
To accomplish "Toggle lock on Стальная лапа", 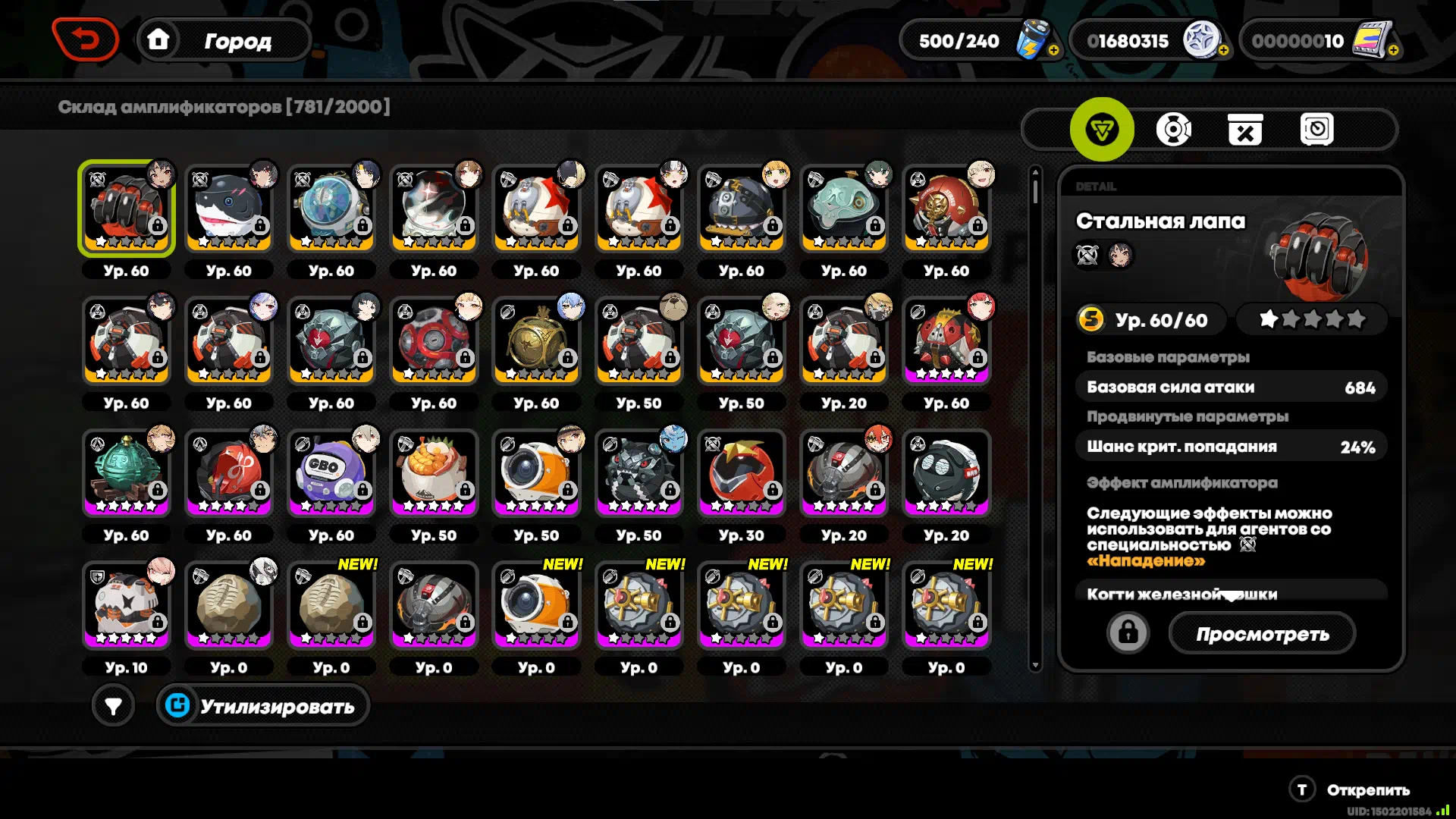I will [1128, 632].
